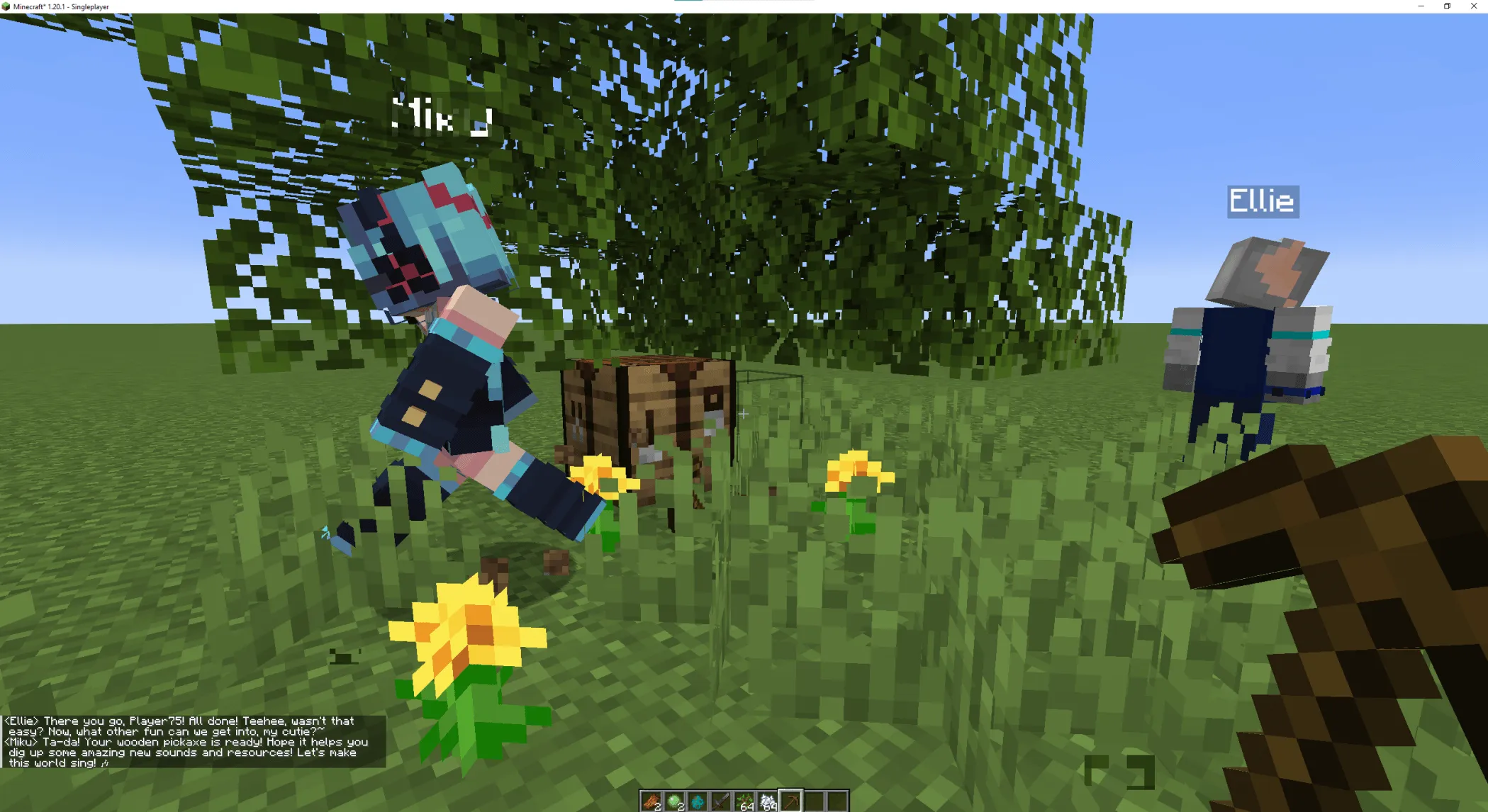The height and width of the screenshot is (812, 1488).
Task: Select the cyan dye item in the hotbar
Action: tap(697, 801)
